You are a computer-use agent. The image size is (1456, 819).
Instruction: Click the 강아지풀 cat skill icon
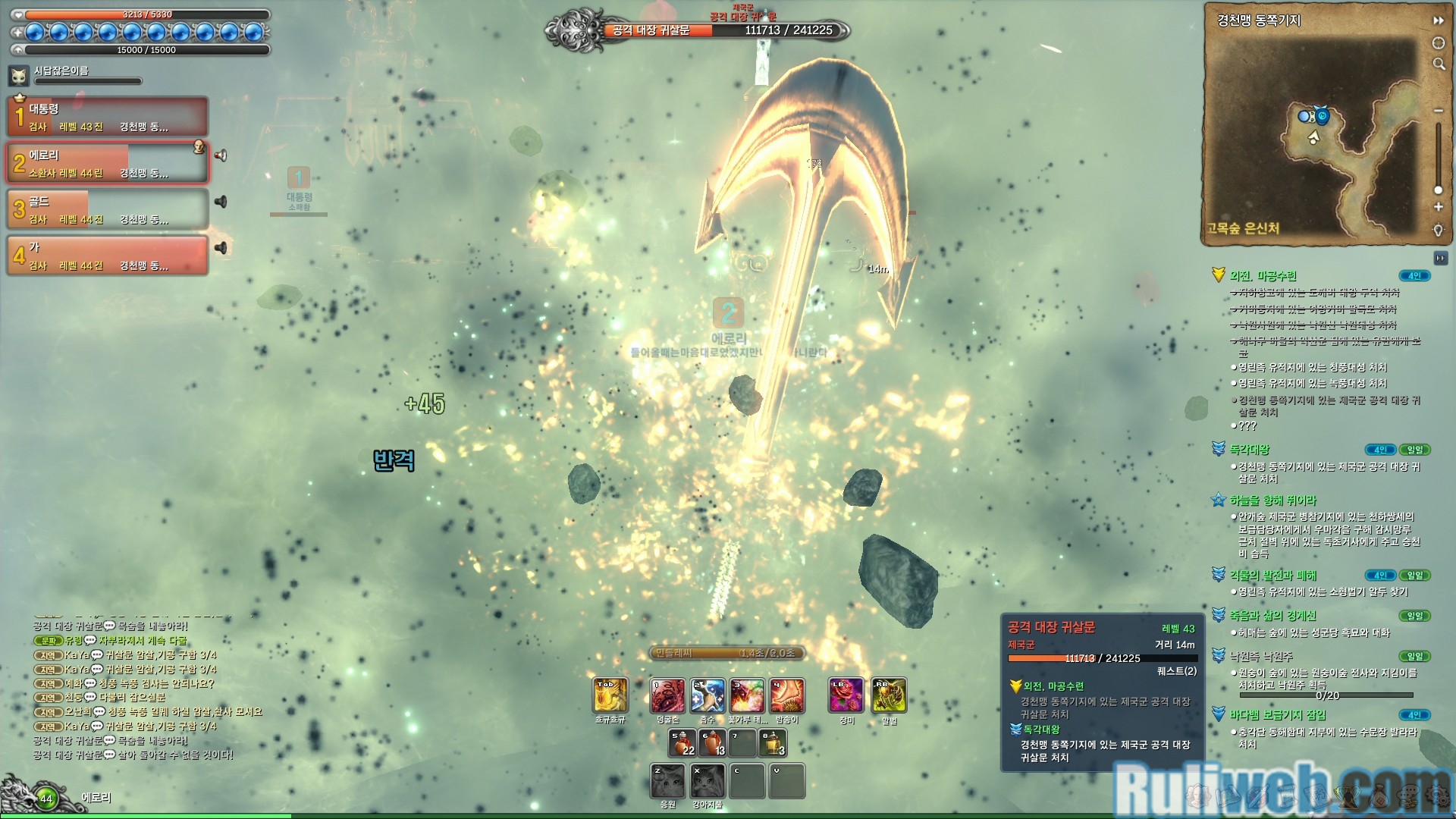click(x=708, y=781)
